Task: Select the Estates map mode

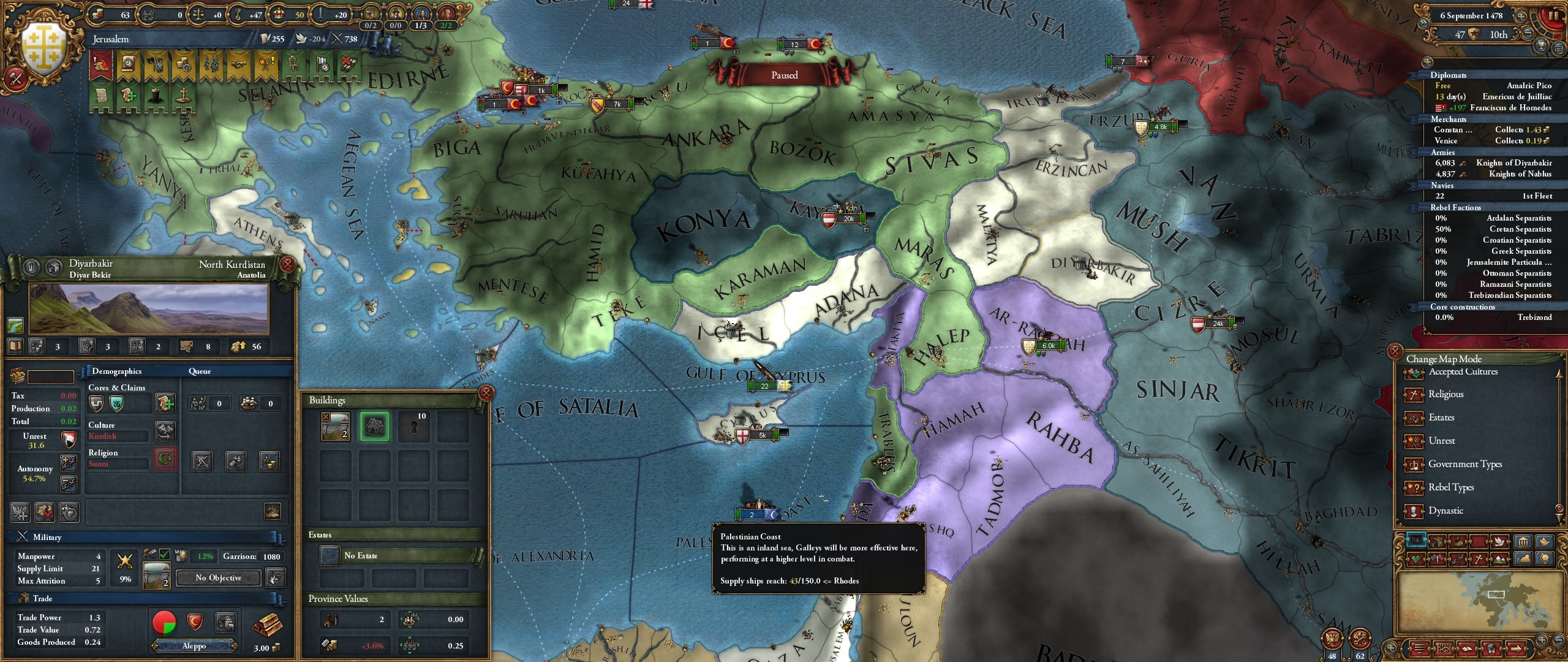Action: [1439, 417]
